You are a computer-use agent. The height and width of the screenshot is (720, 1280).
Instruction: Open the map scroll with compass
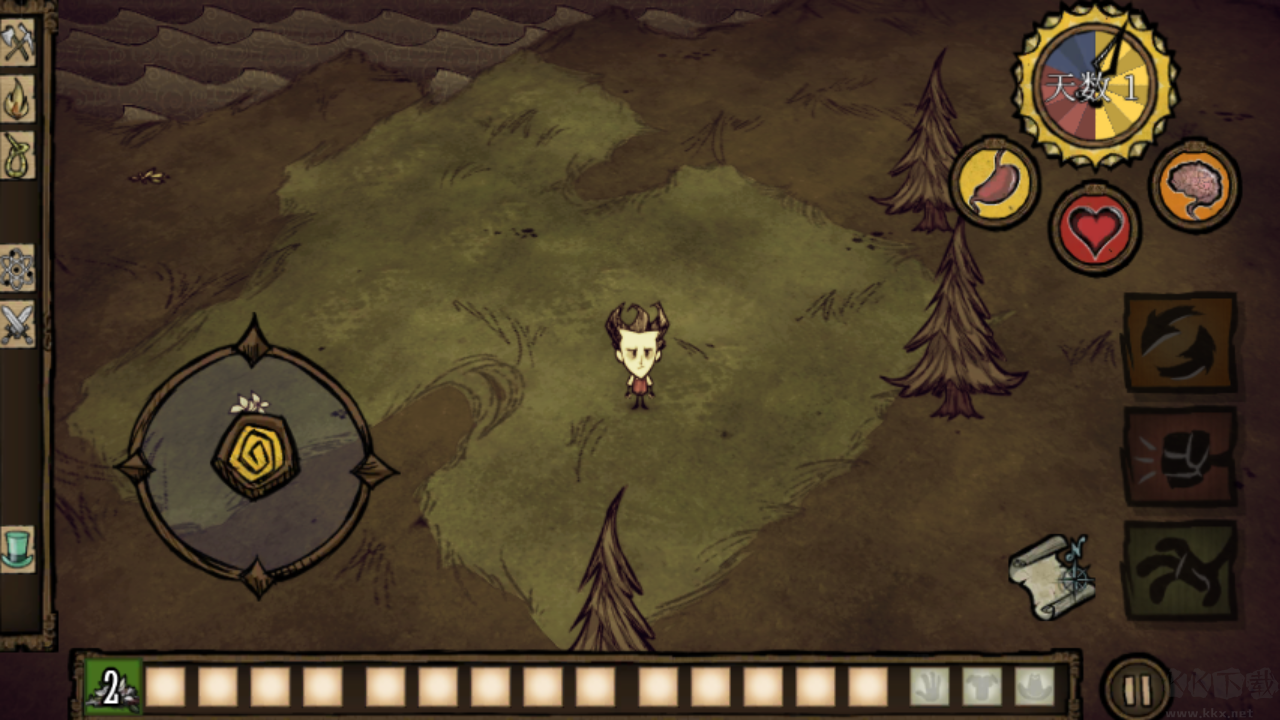coord(1052,575)
